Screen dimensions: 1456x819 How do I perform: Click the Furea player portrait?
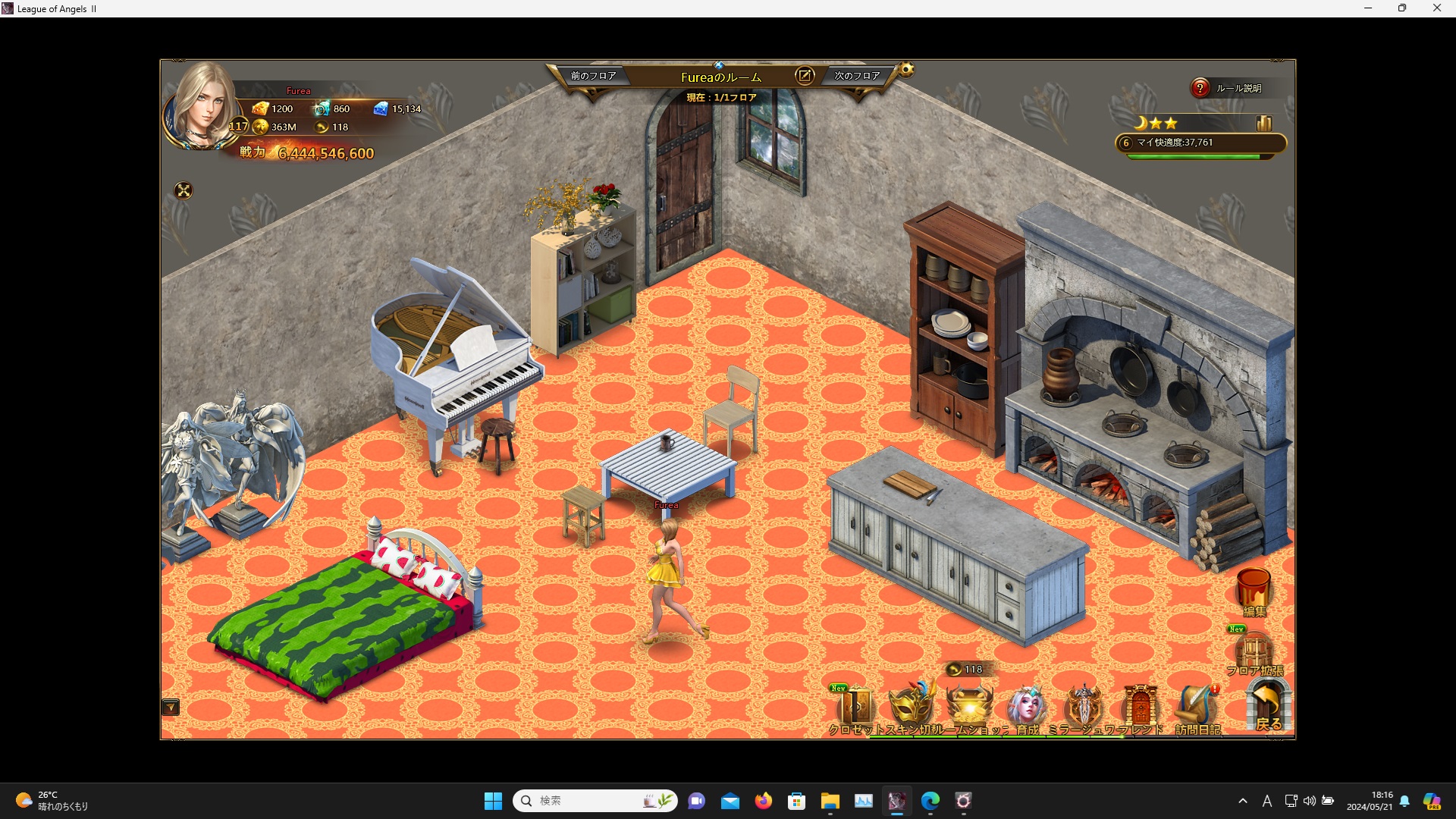coord(203,106)
